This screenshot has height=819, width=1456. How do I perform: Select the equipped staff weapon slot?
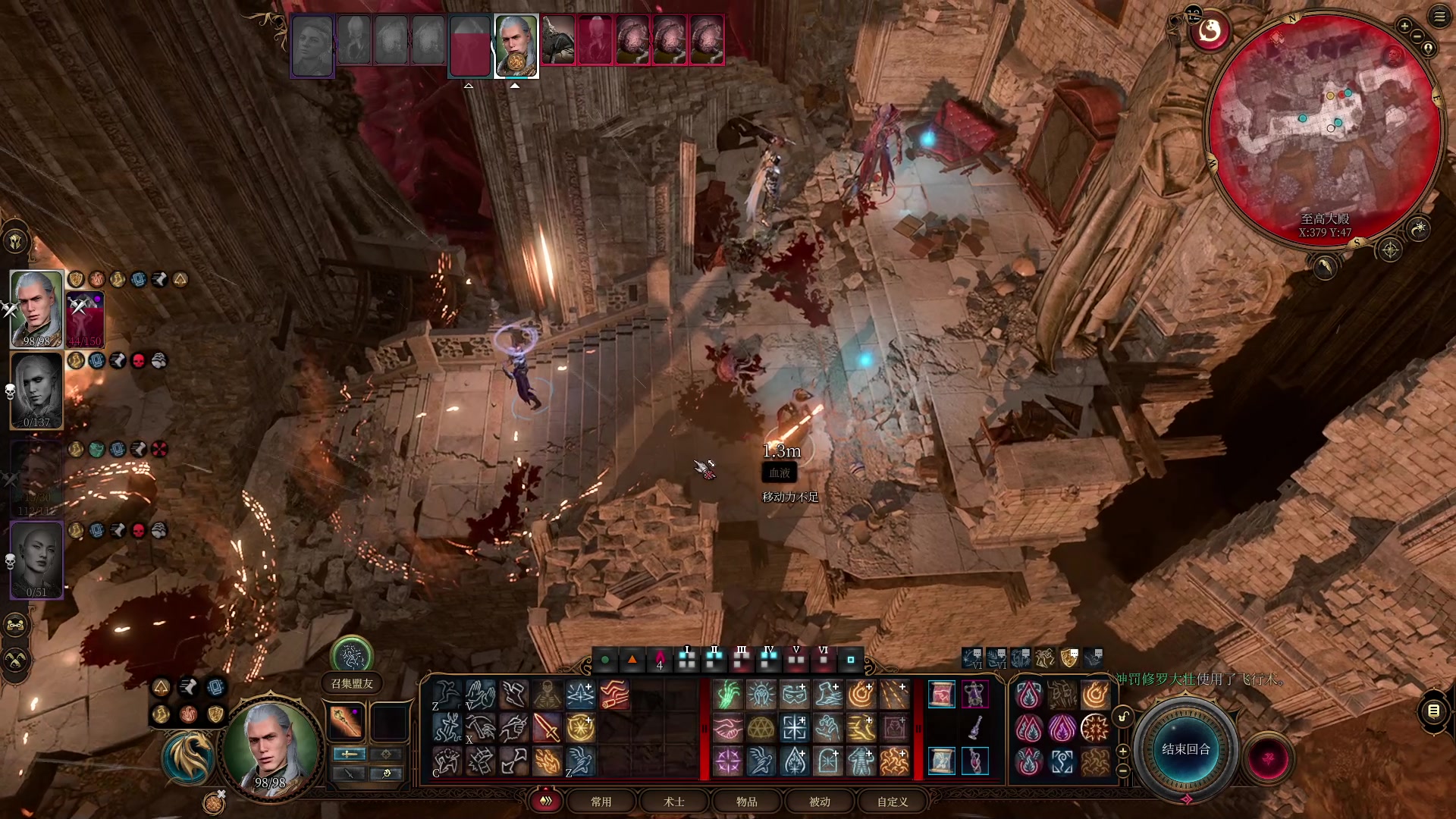(x=347, y=721)
